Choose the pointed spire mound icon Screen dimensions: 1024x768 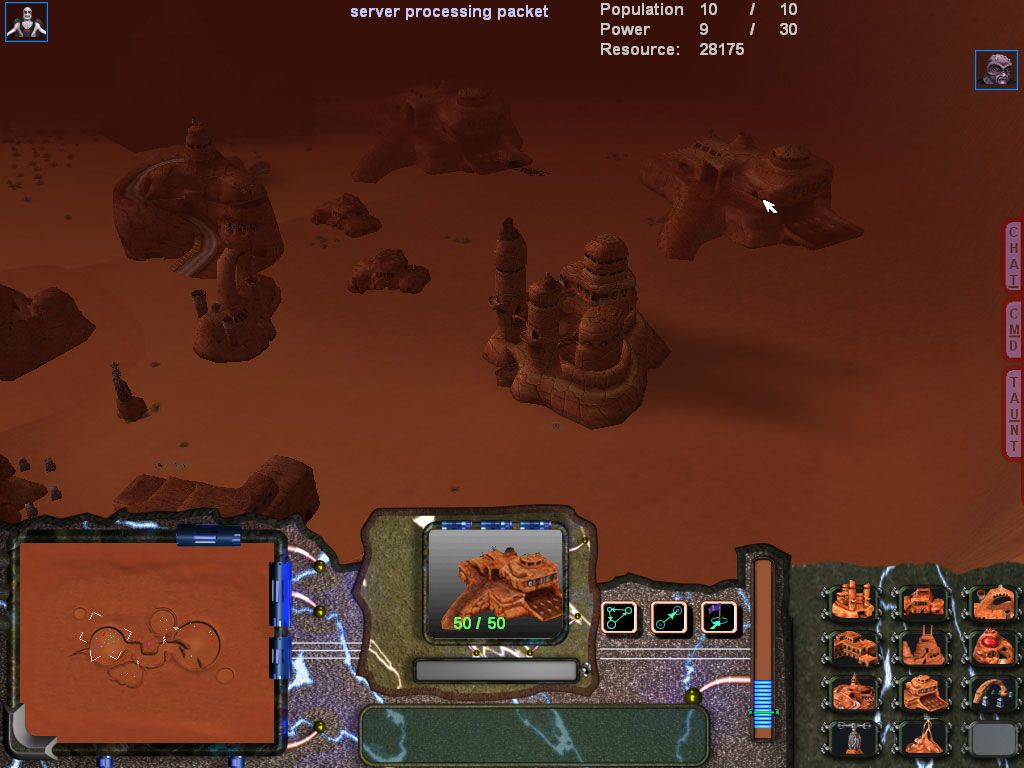[924, 738]
